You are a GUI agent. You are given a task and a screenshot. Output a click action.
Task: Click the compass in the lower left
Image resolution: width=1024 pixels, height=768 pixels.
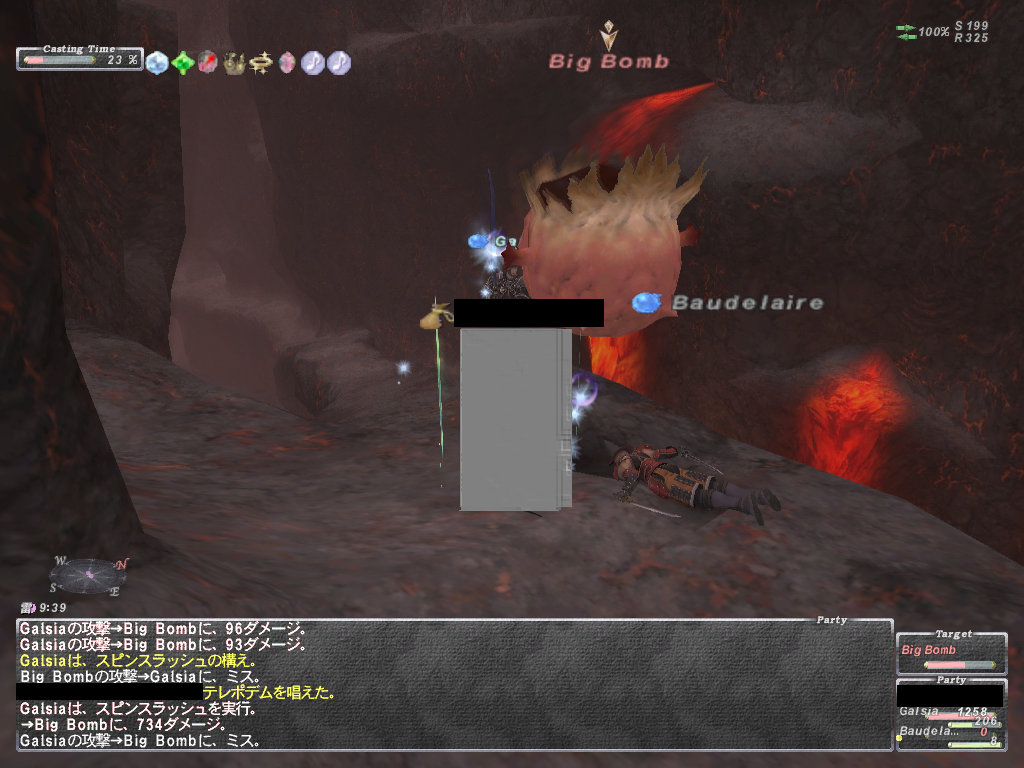tap(88, 574)
